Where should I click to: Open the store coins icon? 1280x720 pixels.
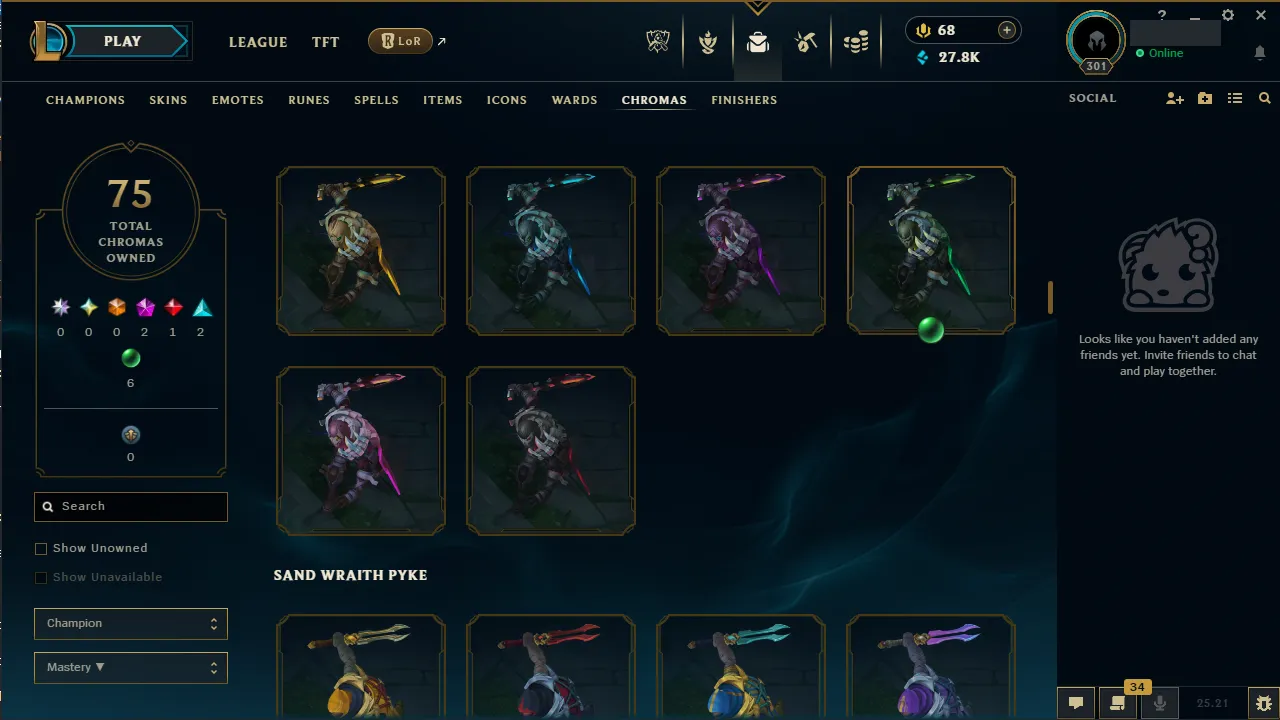(856, 42)
